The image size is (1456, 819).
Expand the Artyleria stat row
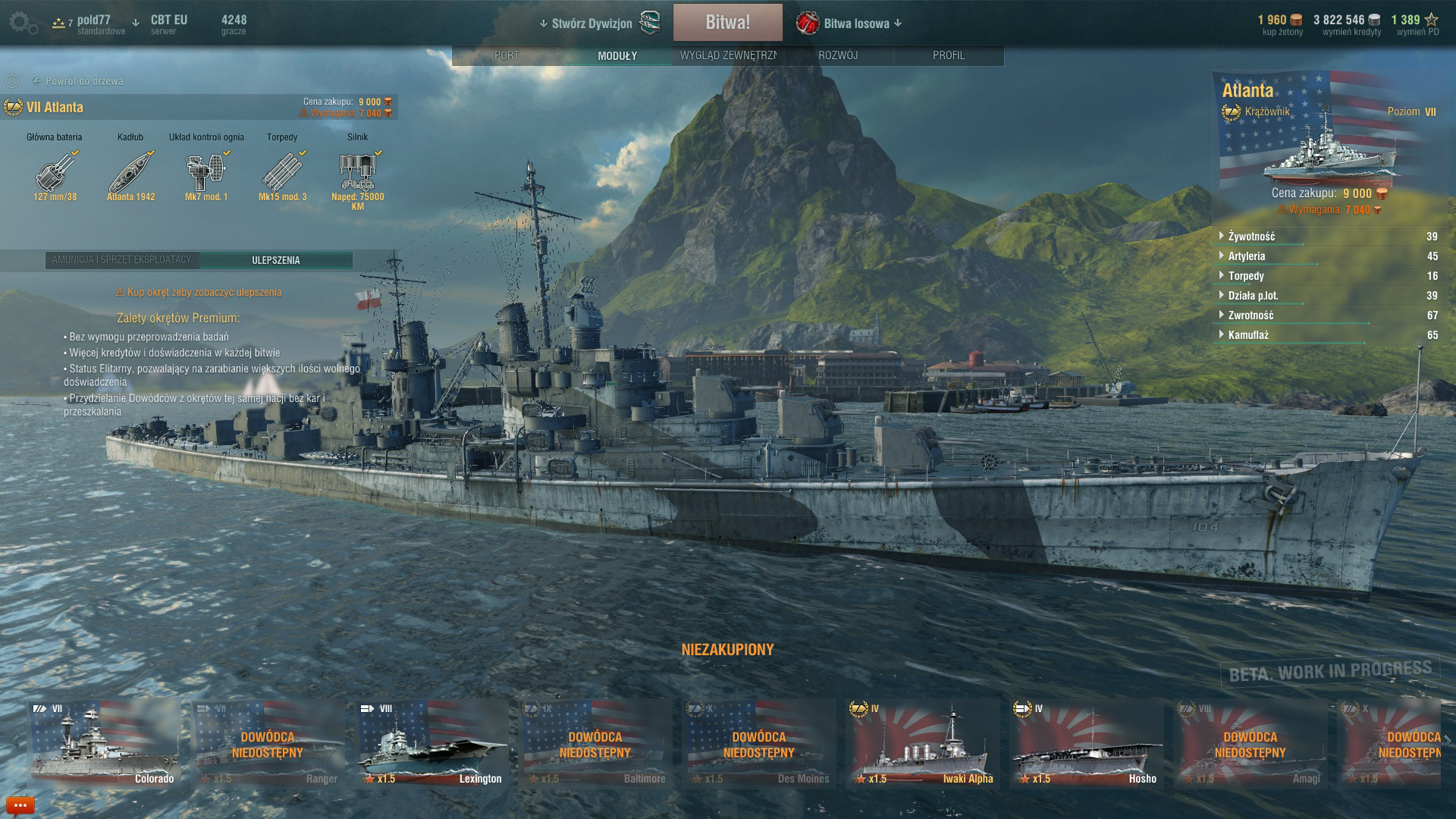1246,256
